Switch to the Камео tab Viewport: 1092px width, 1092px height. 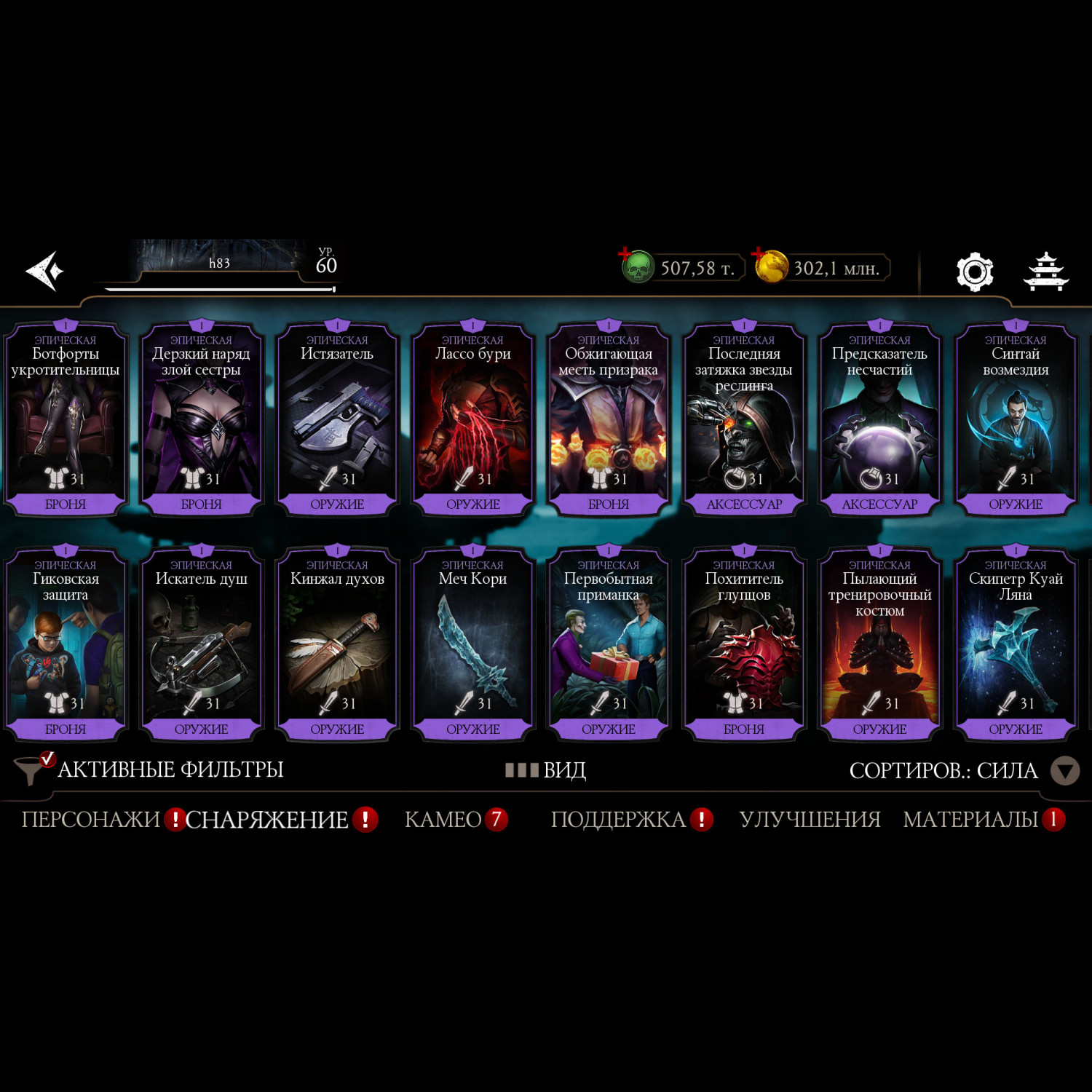point(443,820)
